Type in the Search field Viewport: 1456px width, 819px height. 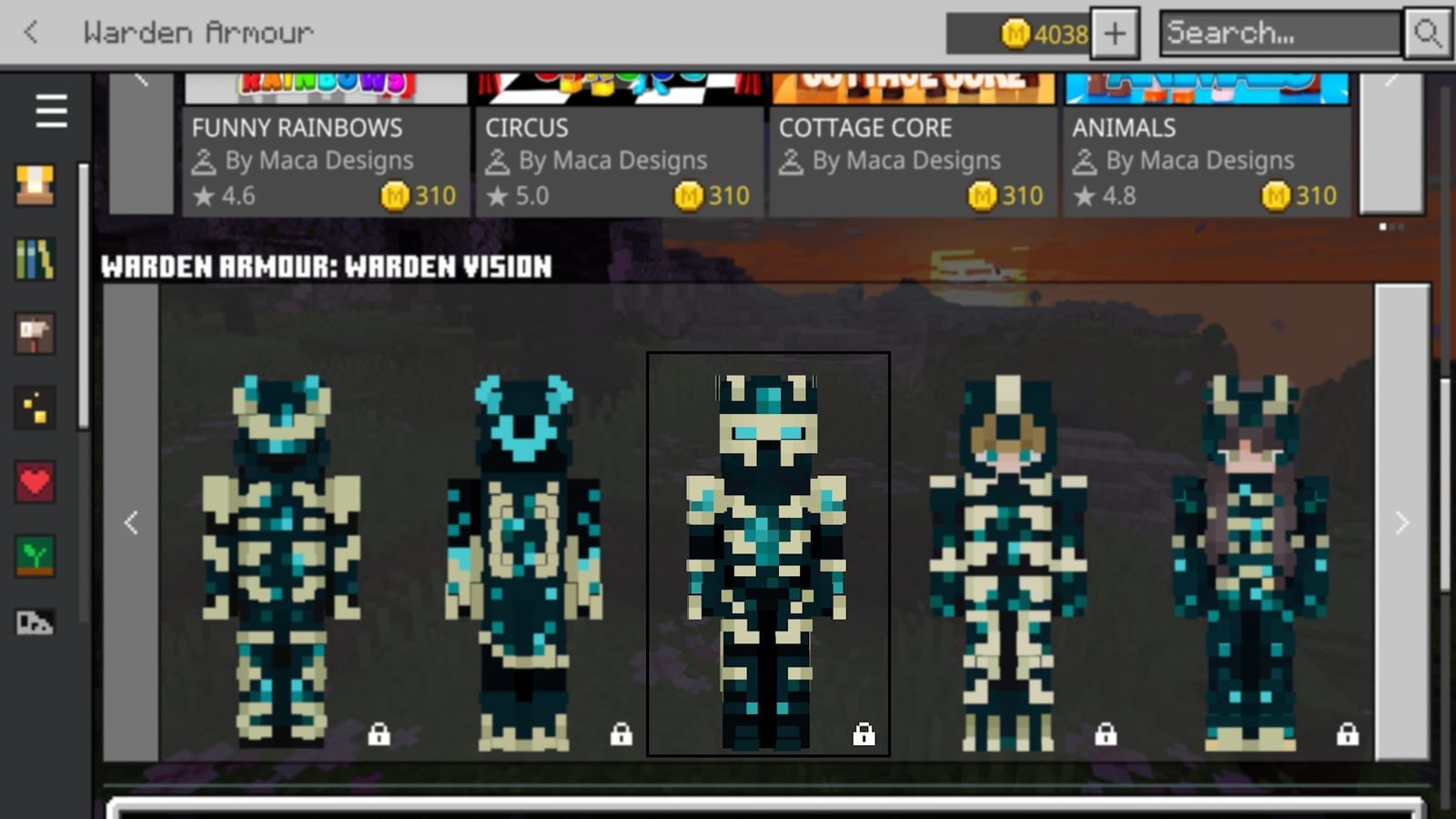click(1274, 34)
